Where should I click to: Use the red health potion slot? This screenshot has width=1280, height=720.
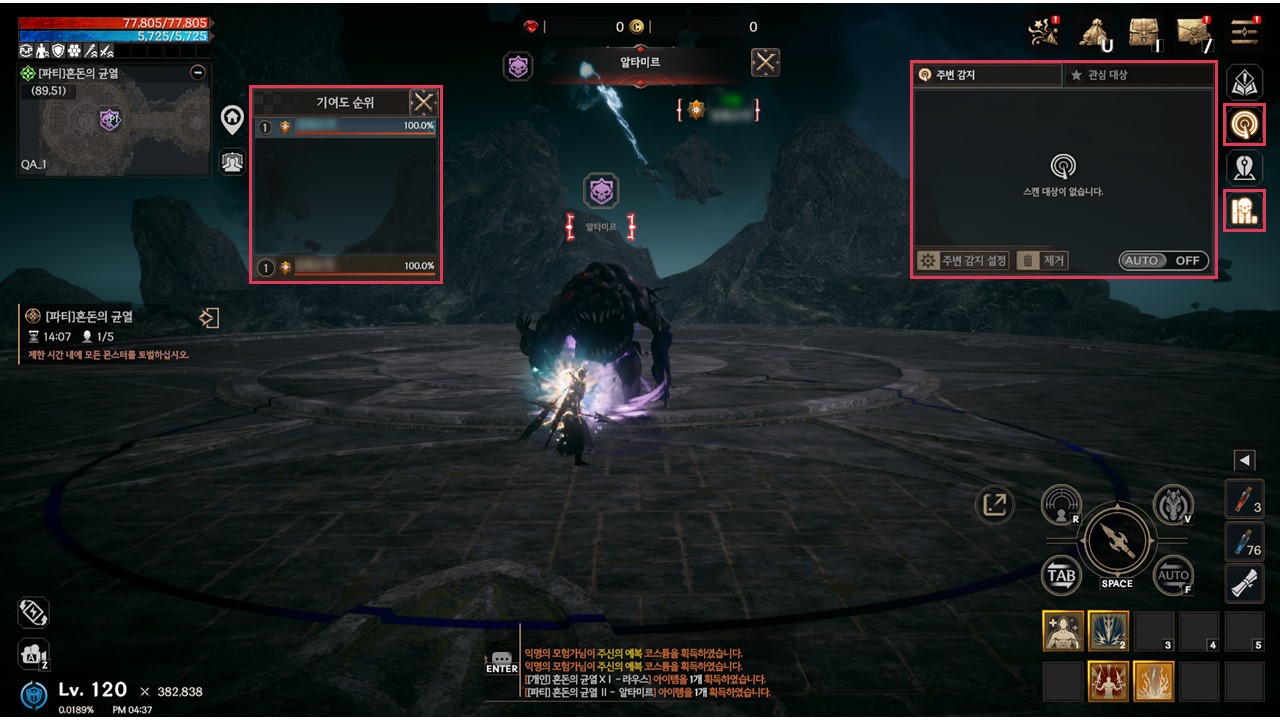tap(1244, 499)
